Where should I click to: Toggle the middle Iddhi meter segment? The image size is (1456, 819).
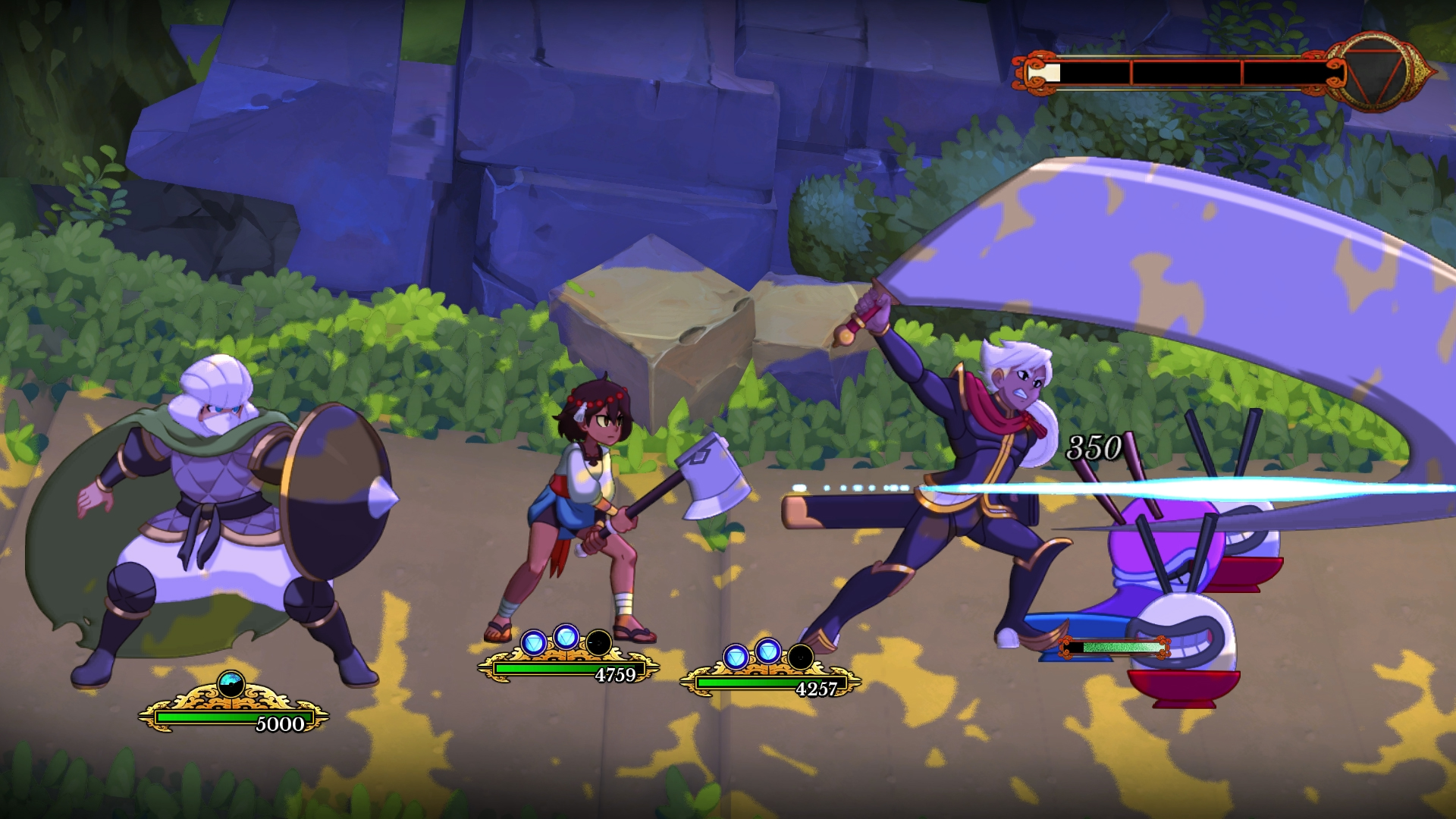(x=1188, y=72)
